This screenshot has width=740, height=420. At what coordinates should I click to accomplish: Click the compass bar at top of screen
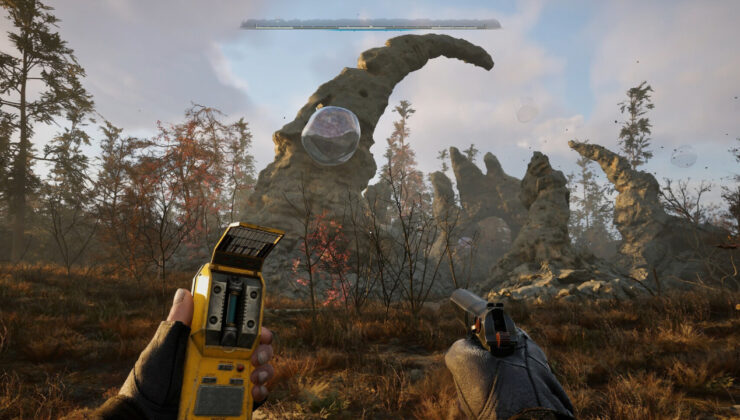(370, 24)
